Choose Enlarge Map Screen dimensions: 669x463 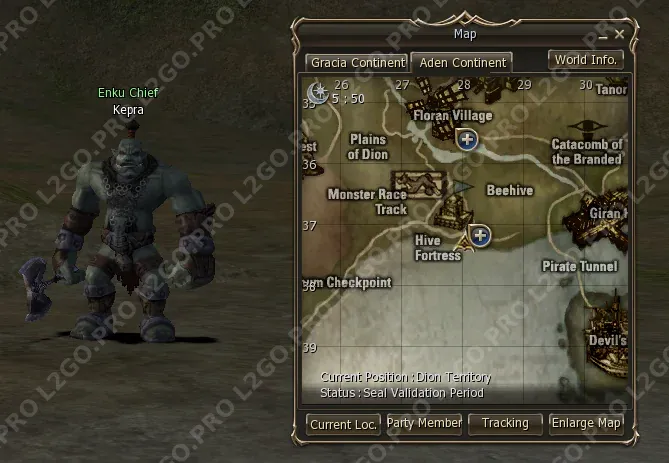tap(586, 423)
